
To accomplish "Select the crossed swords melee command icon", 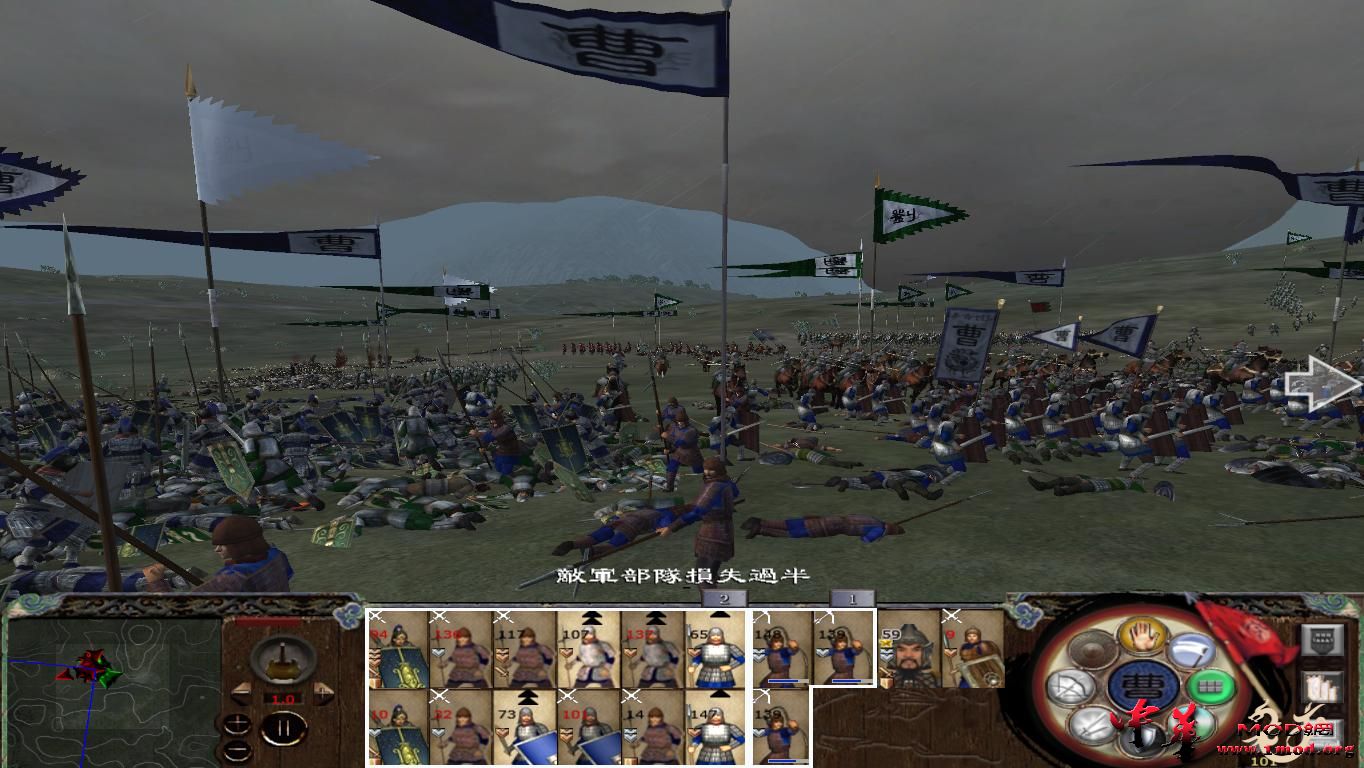I will pos(1089,725).
